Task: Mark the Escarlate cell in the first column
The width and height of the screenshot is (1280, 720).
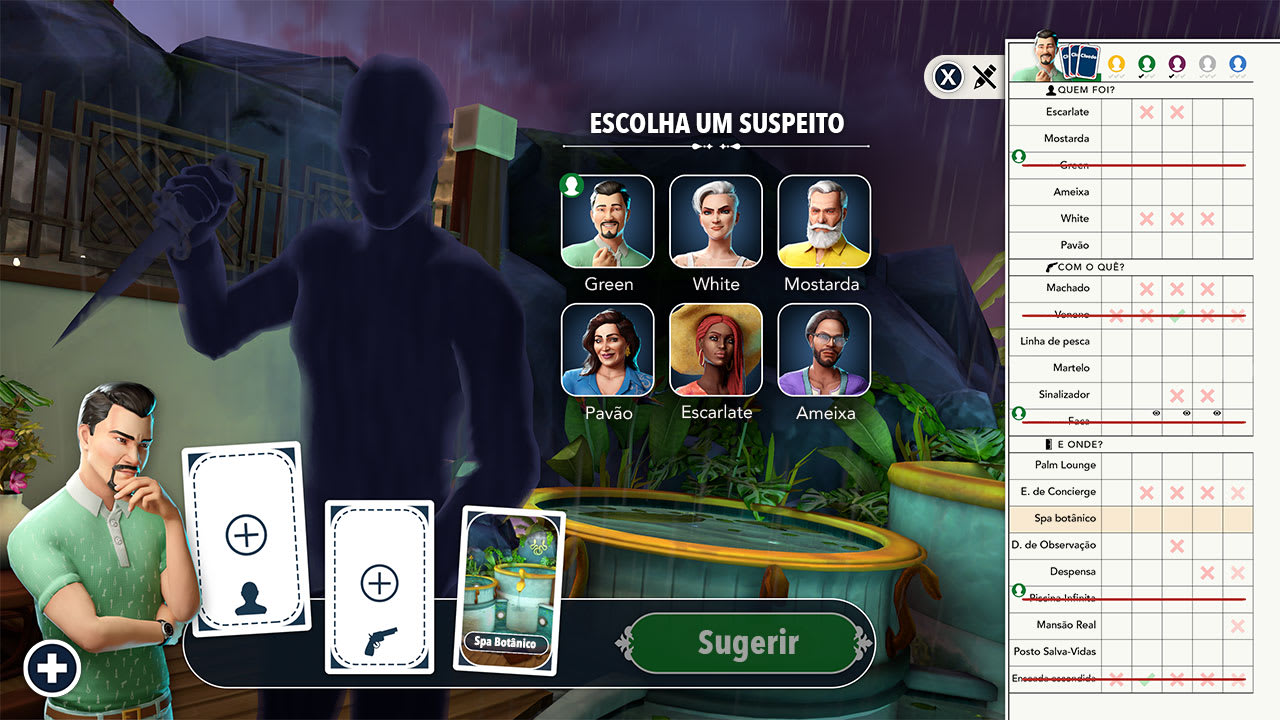Action: tap(1117, 111)
